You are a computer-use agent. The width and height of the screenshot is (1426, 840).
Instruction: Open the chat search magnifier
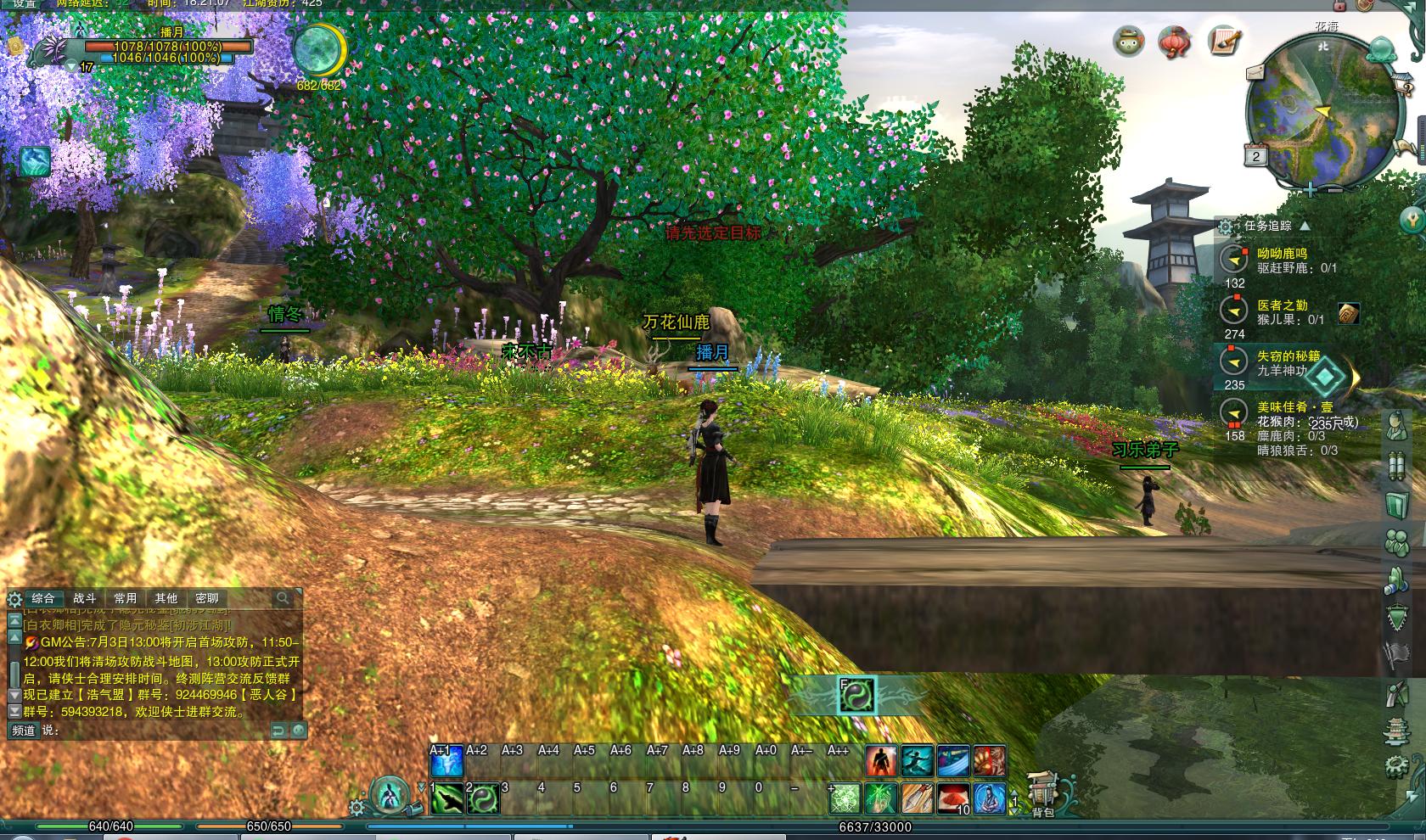pyautogui.click(x=283, y=598)
